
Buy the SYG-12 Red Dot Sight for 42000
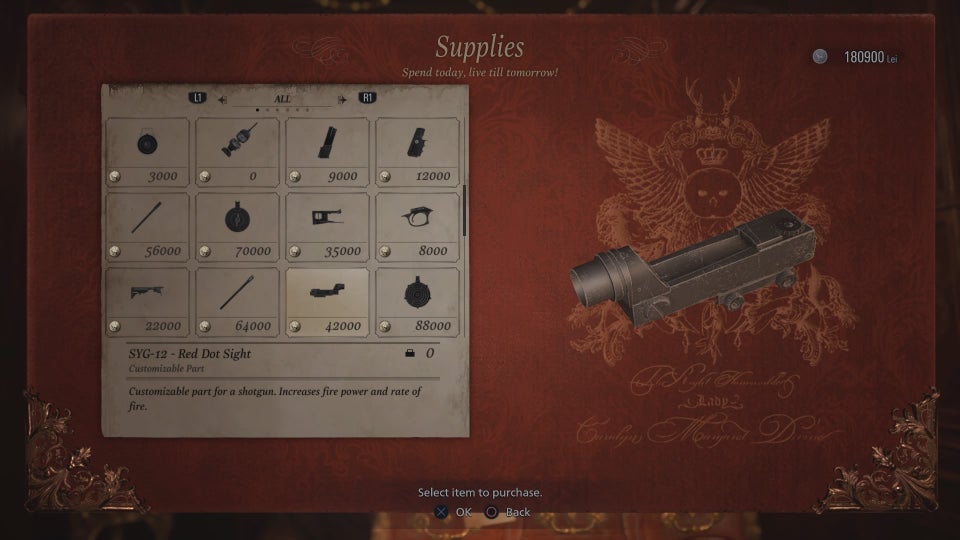click(x=327, y=301)
